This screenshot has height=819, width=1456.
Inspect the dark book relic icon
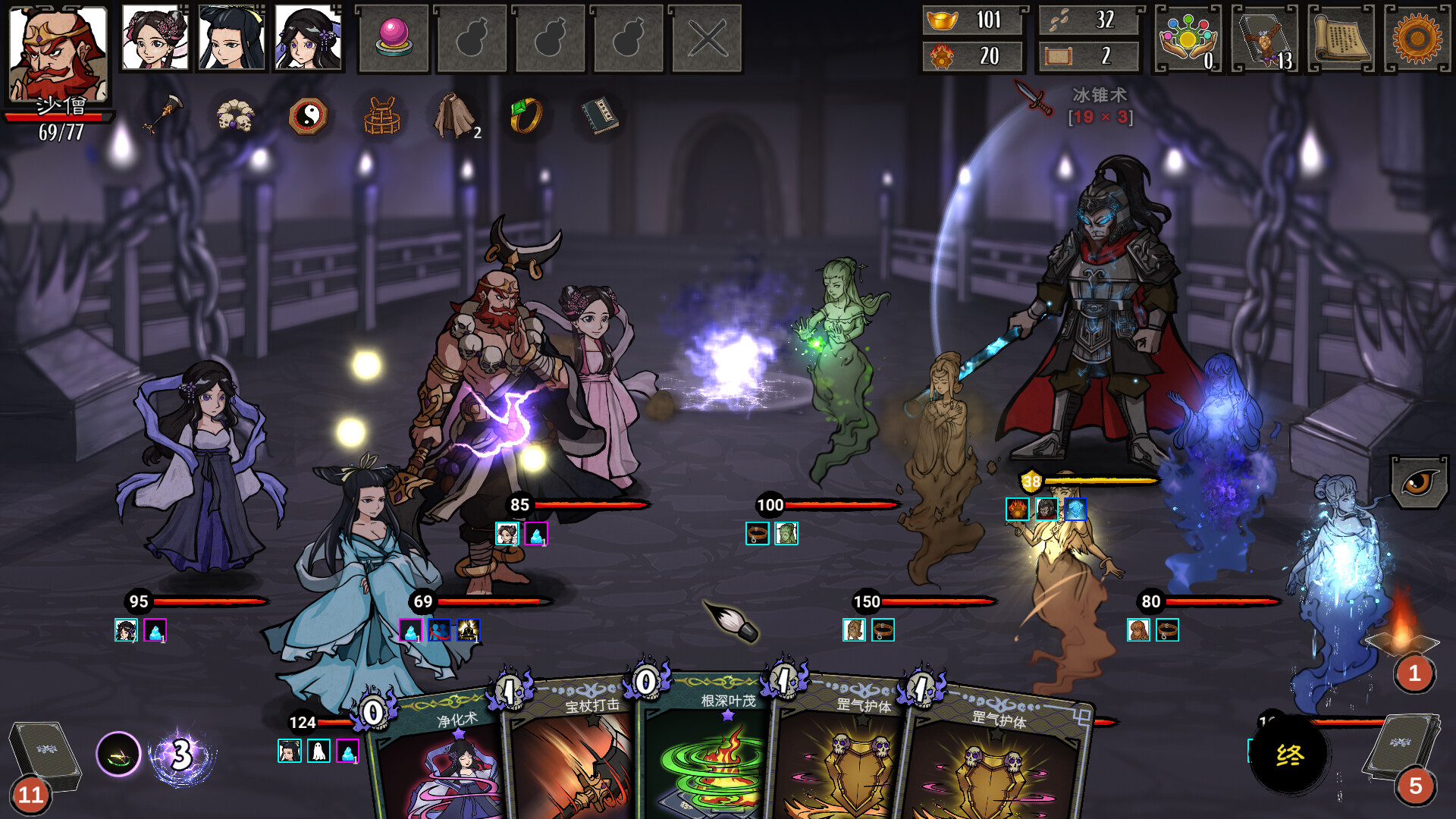tap(598, 116)
